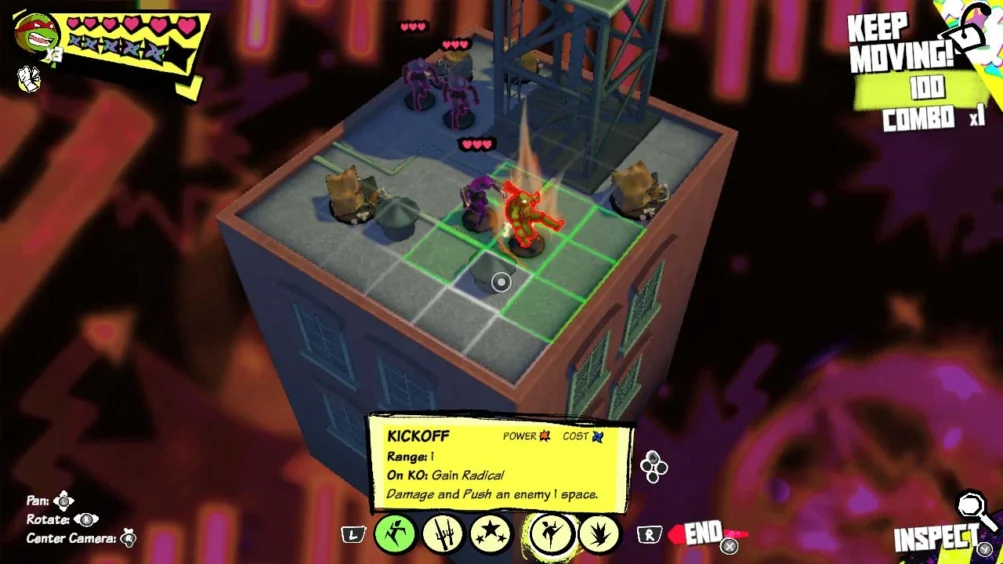The width and height of the screenshot is (1003, 564).
Task: Select the Kickoff kick ability icon
Action: point(550,533)
